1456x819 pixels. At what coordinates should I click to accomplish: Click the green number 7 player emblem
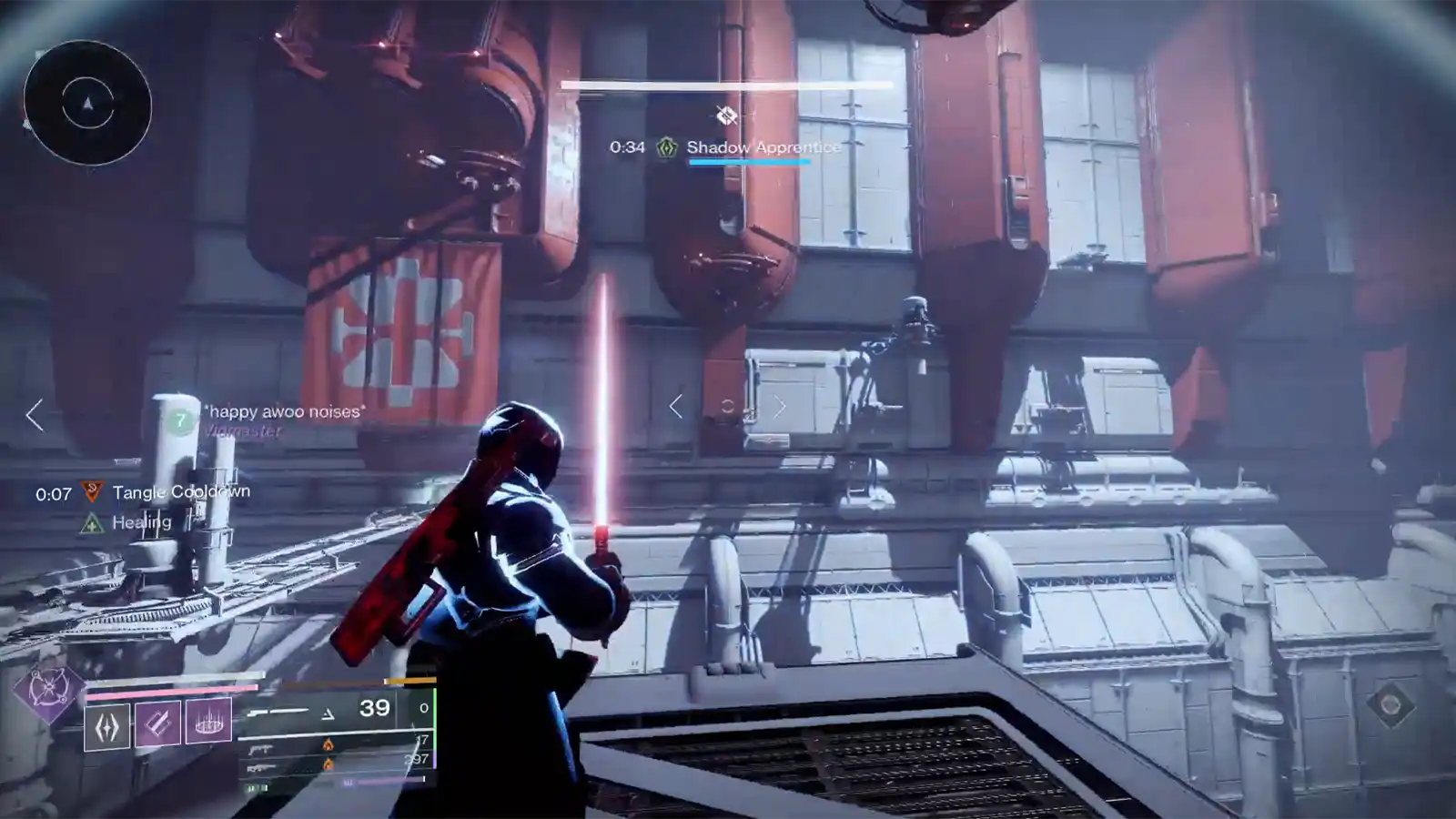pos(181,420)
